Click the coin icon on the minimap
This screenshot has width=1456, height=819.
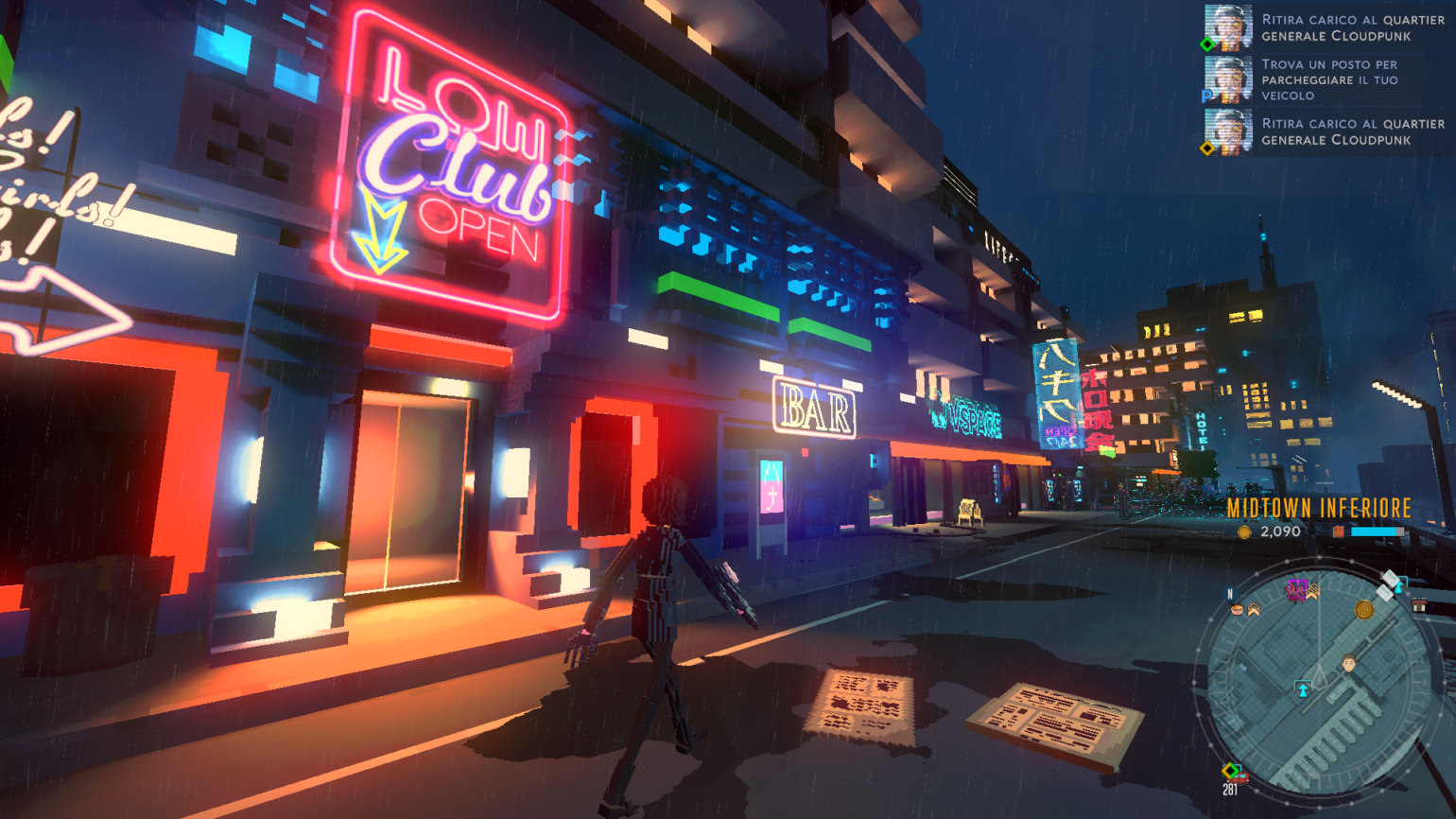[1363, 611]
